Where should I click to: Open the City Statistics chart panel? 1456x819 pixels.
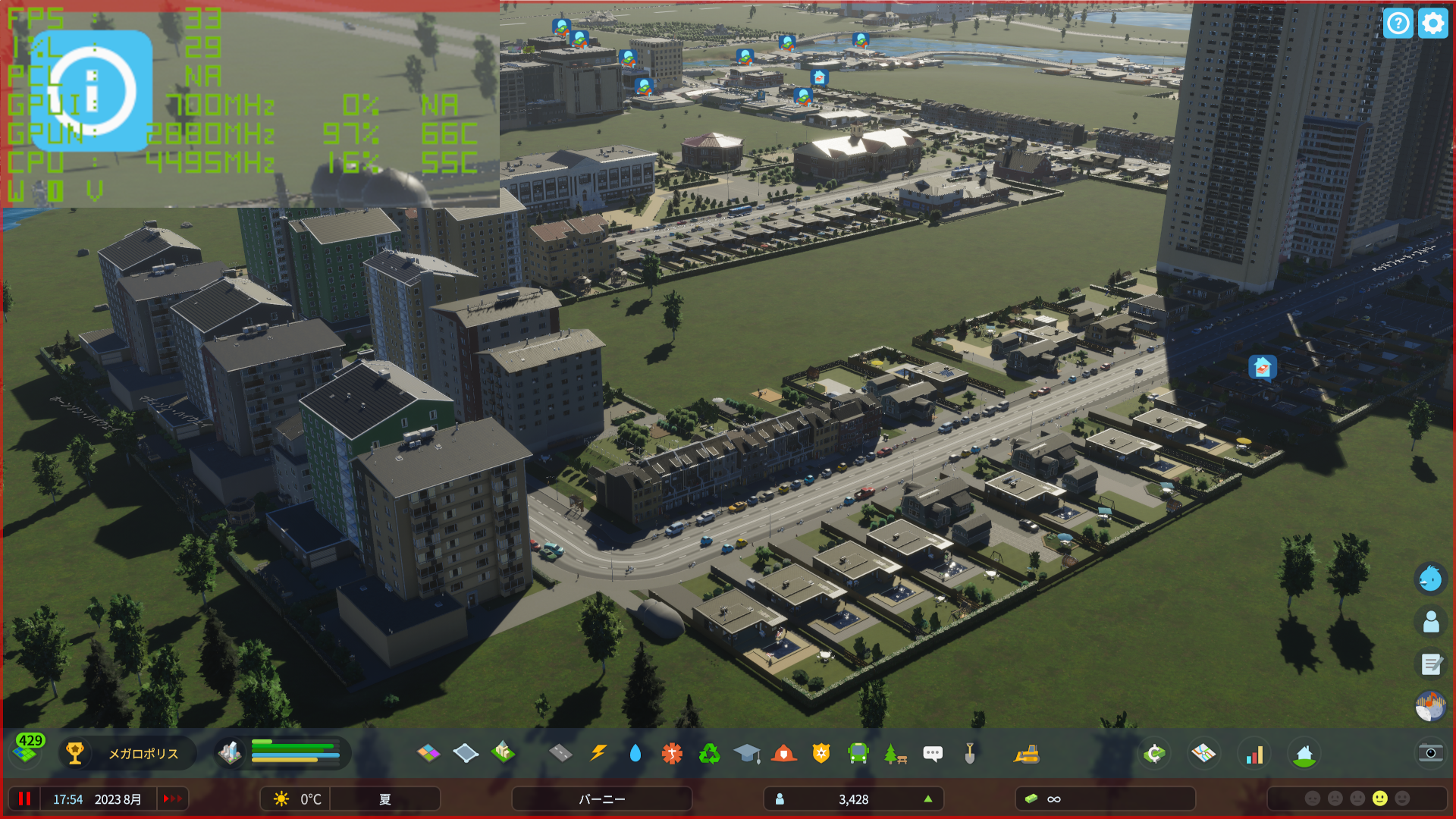1255,754
